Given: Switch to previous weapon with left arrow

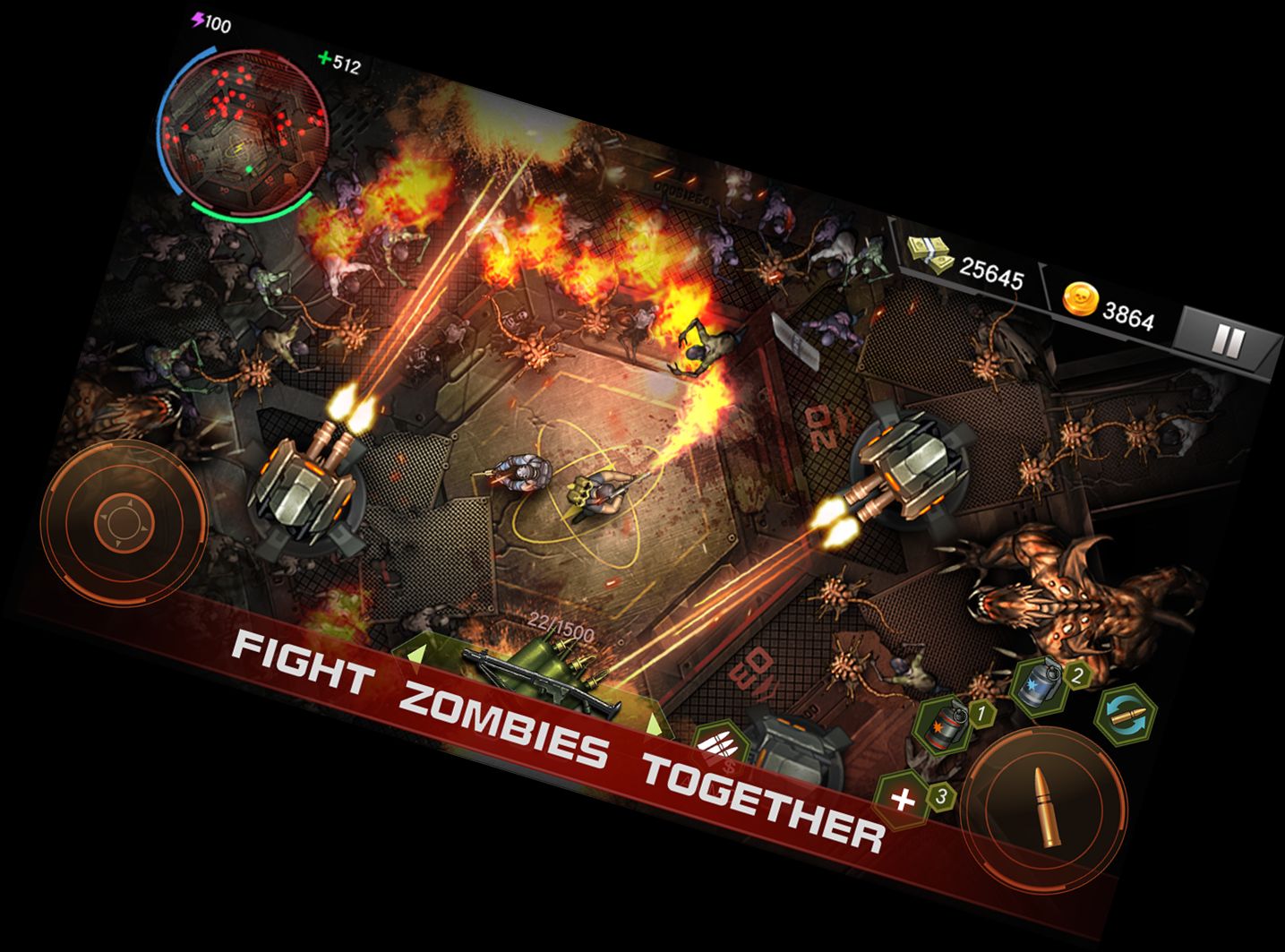Looking at the screenshot, I should coord(414,654).
